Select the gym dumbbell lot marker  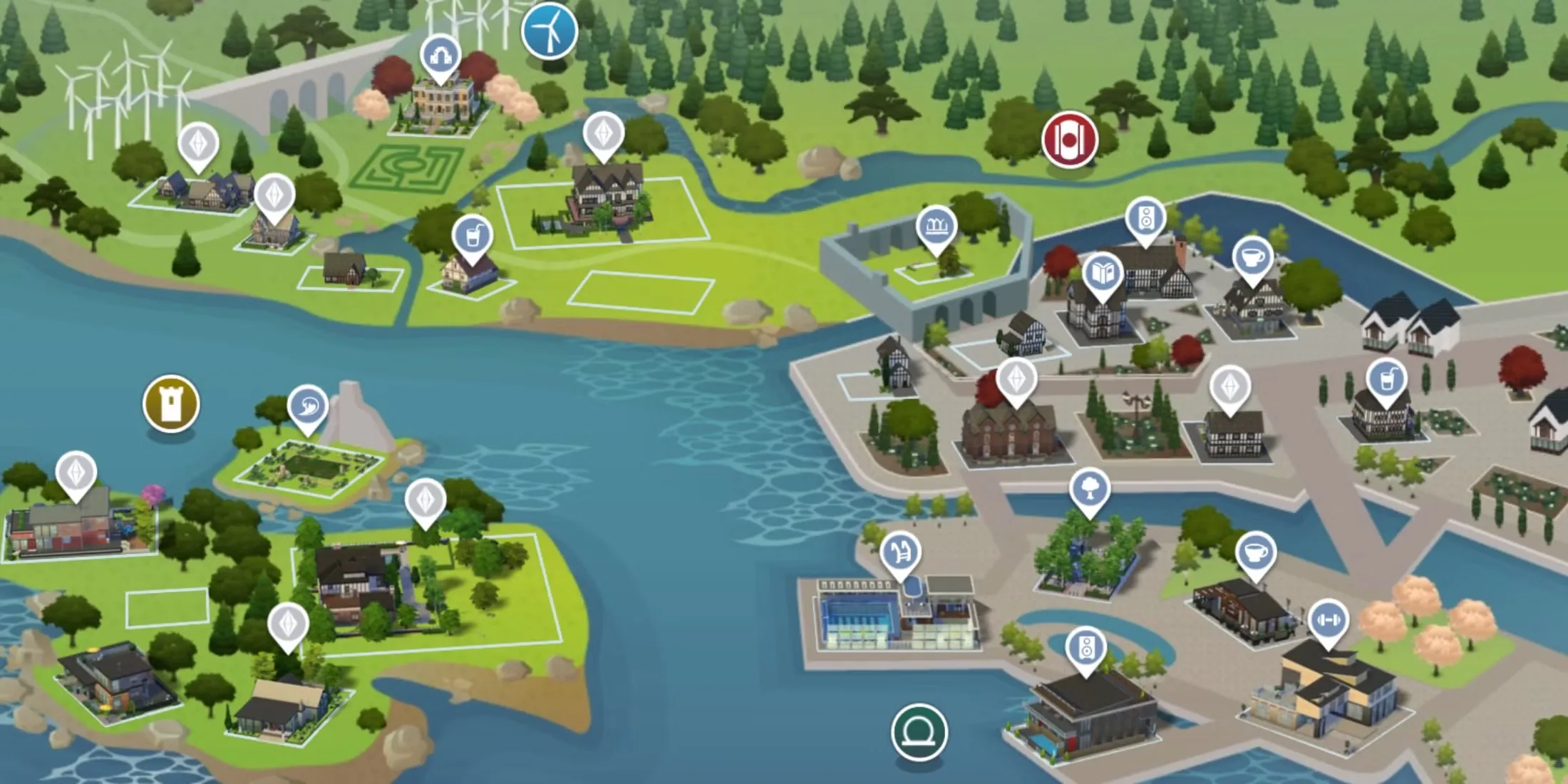[x=1329, y=620]
